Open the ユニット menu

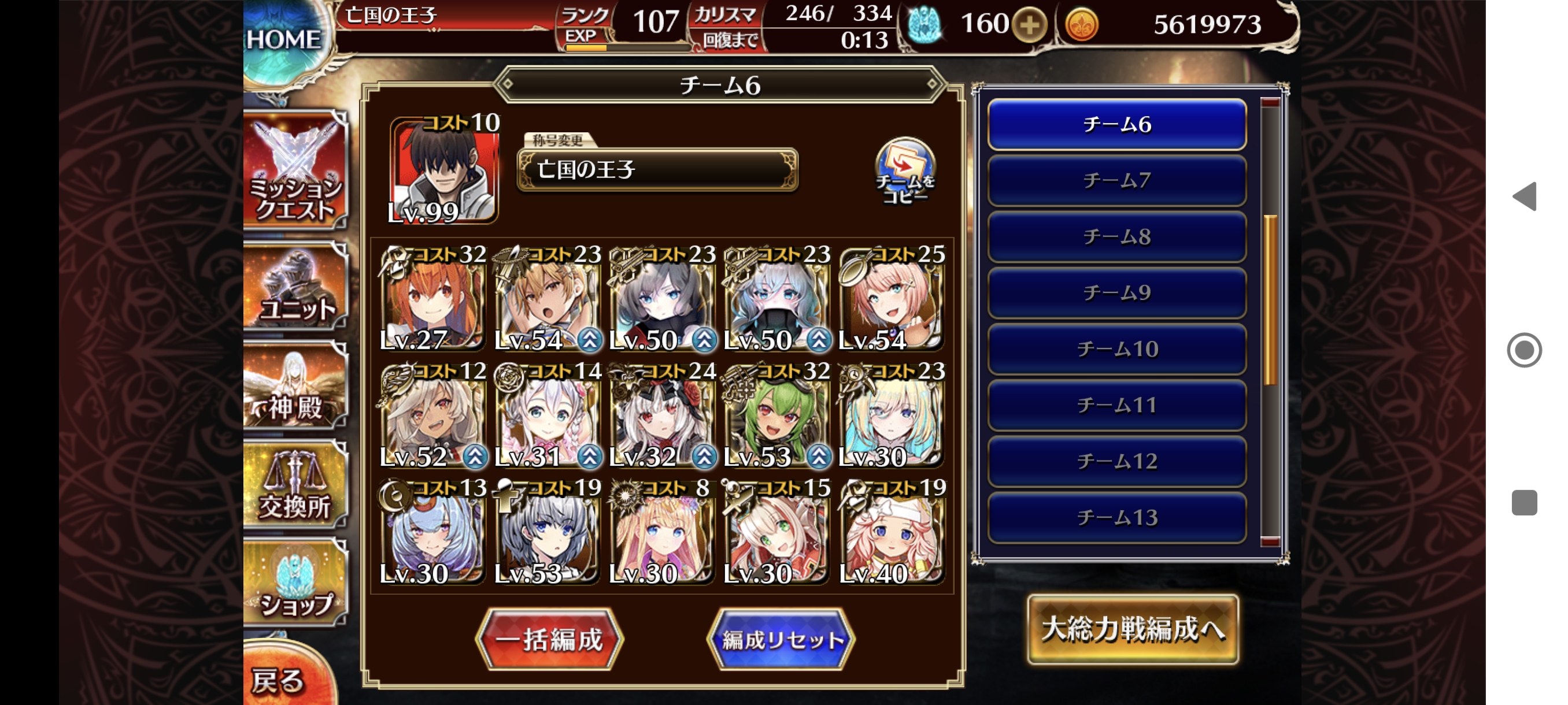click(x=296, y=288)
